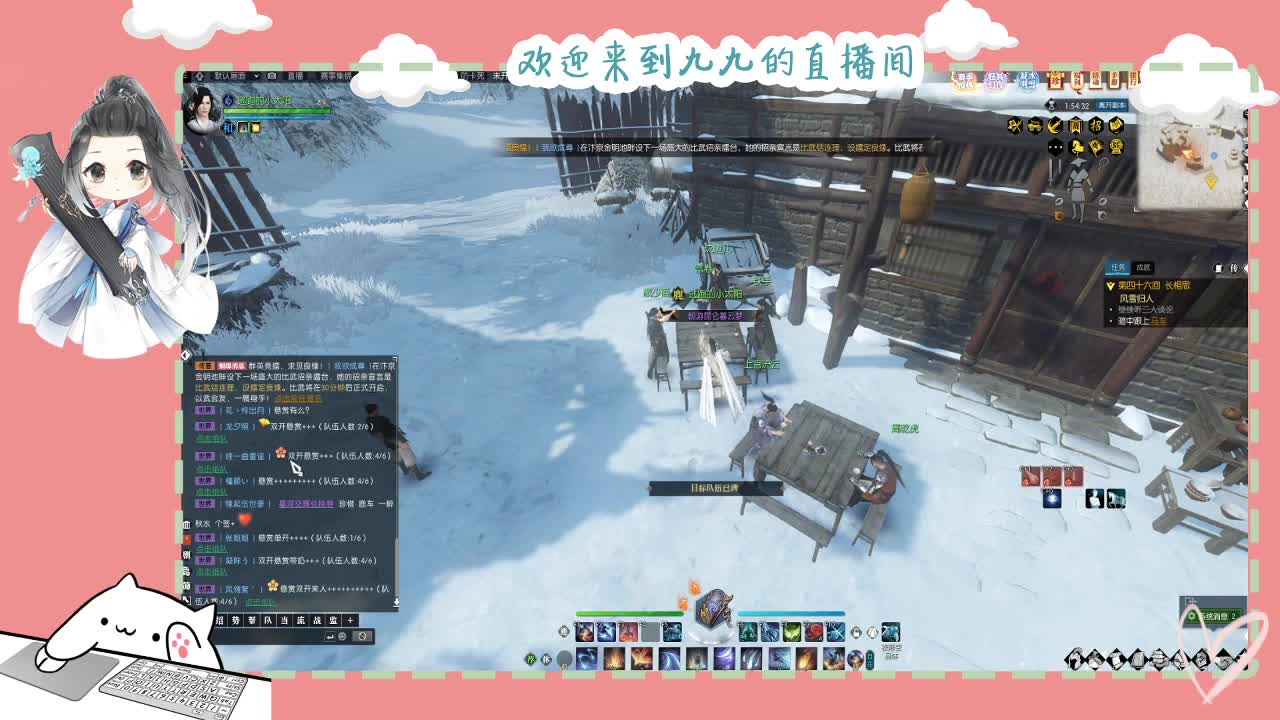Open the mount (horse) icon near the minimap
The image size is (1280, 720).
pyautogui.click(x=1077, y=147)
